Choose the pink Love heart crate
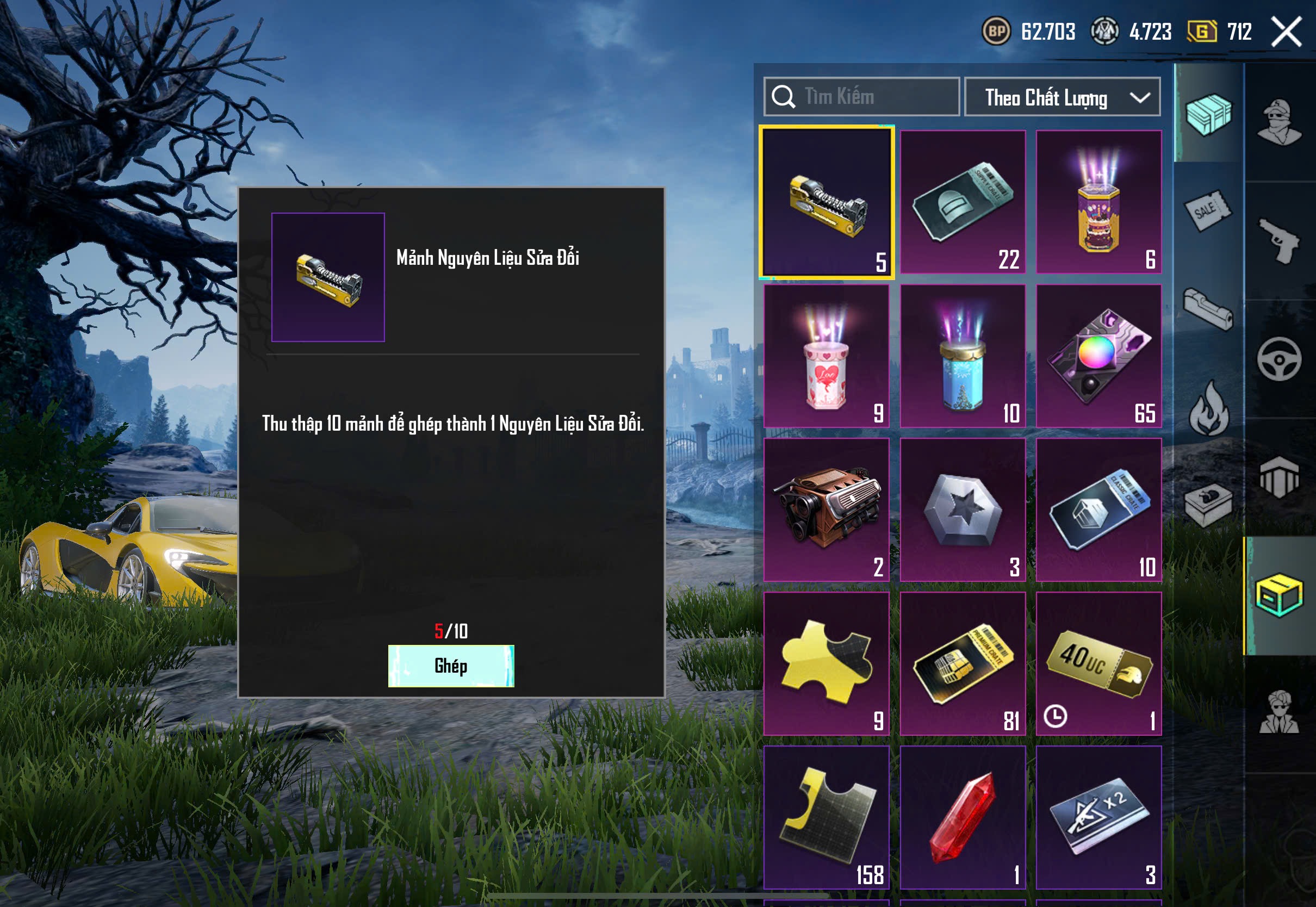 tap(826, 356)
